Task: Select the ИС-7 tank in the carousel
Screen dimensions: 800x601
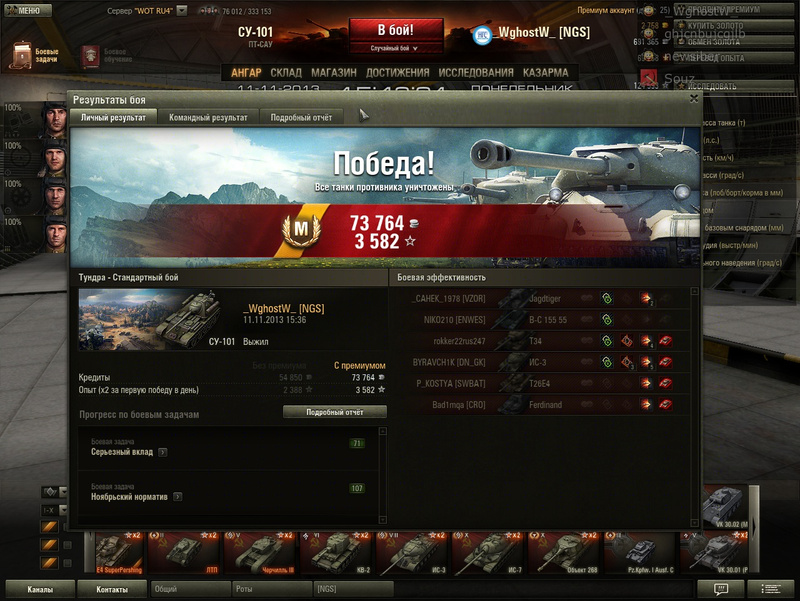Action: click(x=487, y=552)
